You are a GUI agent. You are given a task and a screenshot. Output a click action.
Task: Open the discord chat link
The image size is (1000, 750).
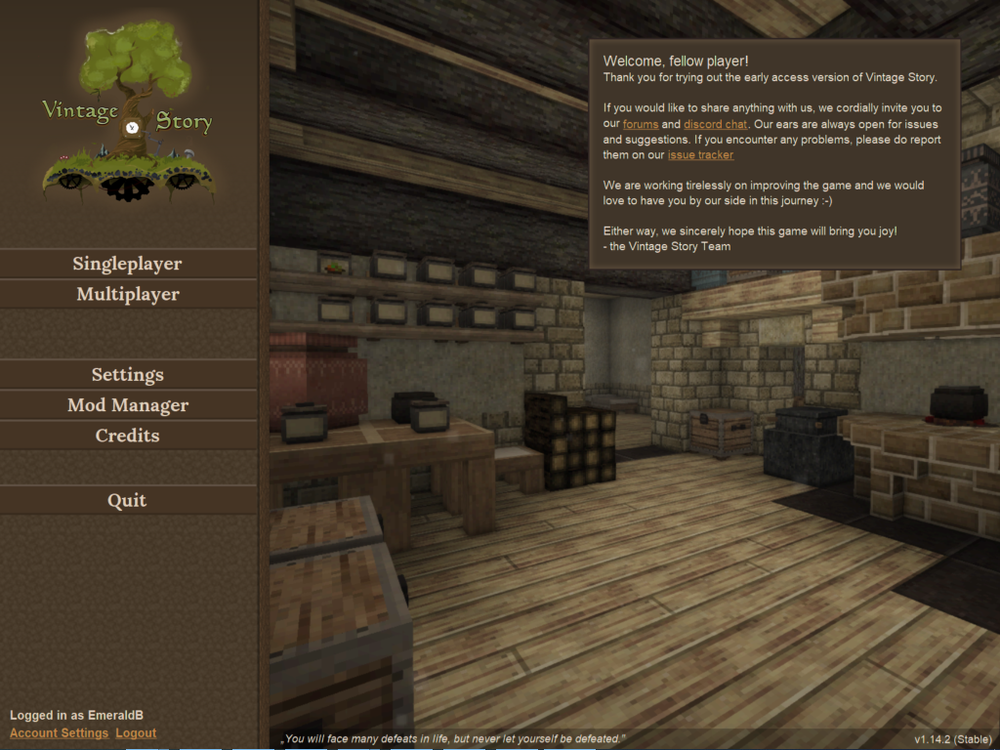pos(715,124)
